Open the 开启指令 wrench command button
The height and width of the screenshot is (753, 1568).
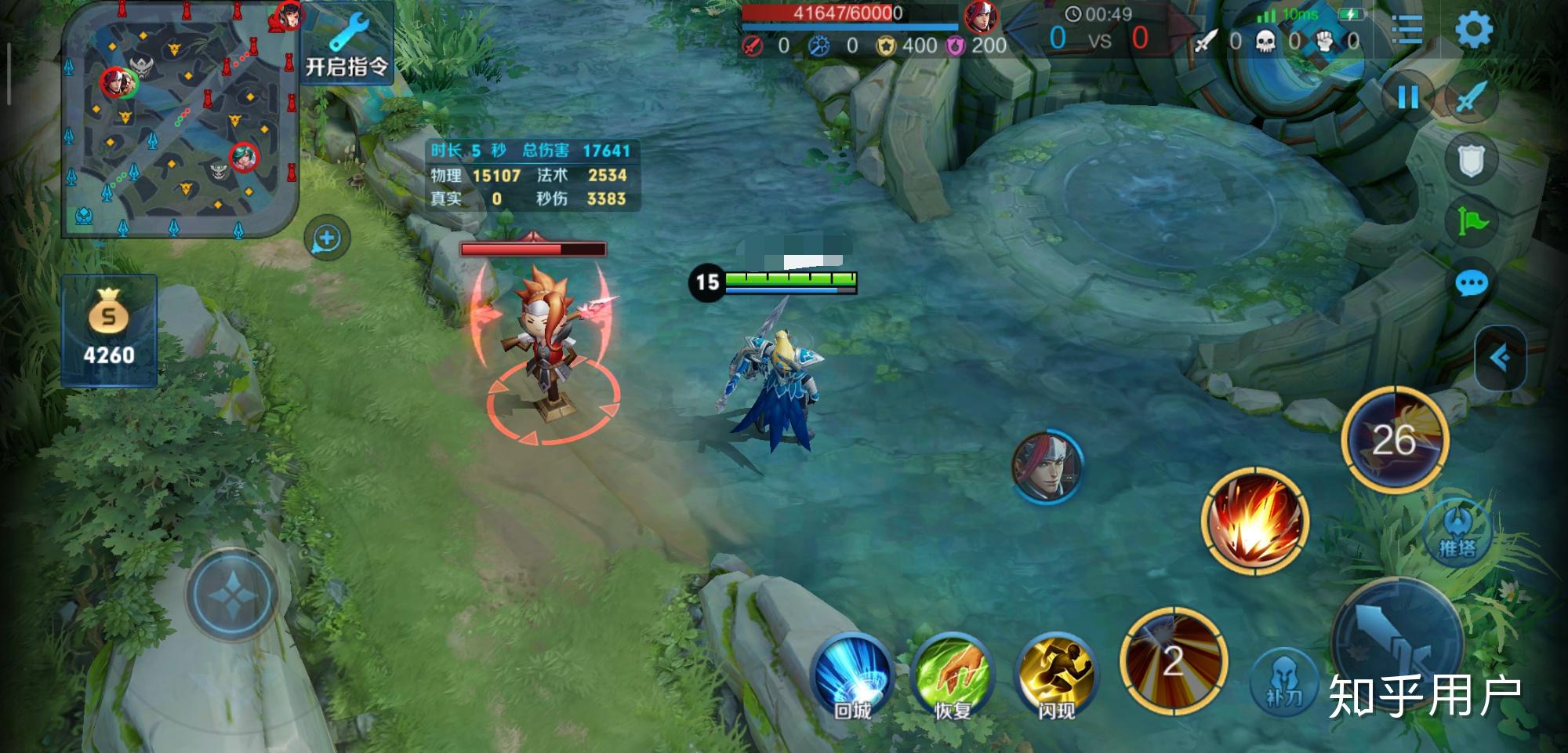pyautogui.click(x=347, y=45)
